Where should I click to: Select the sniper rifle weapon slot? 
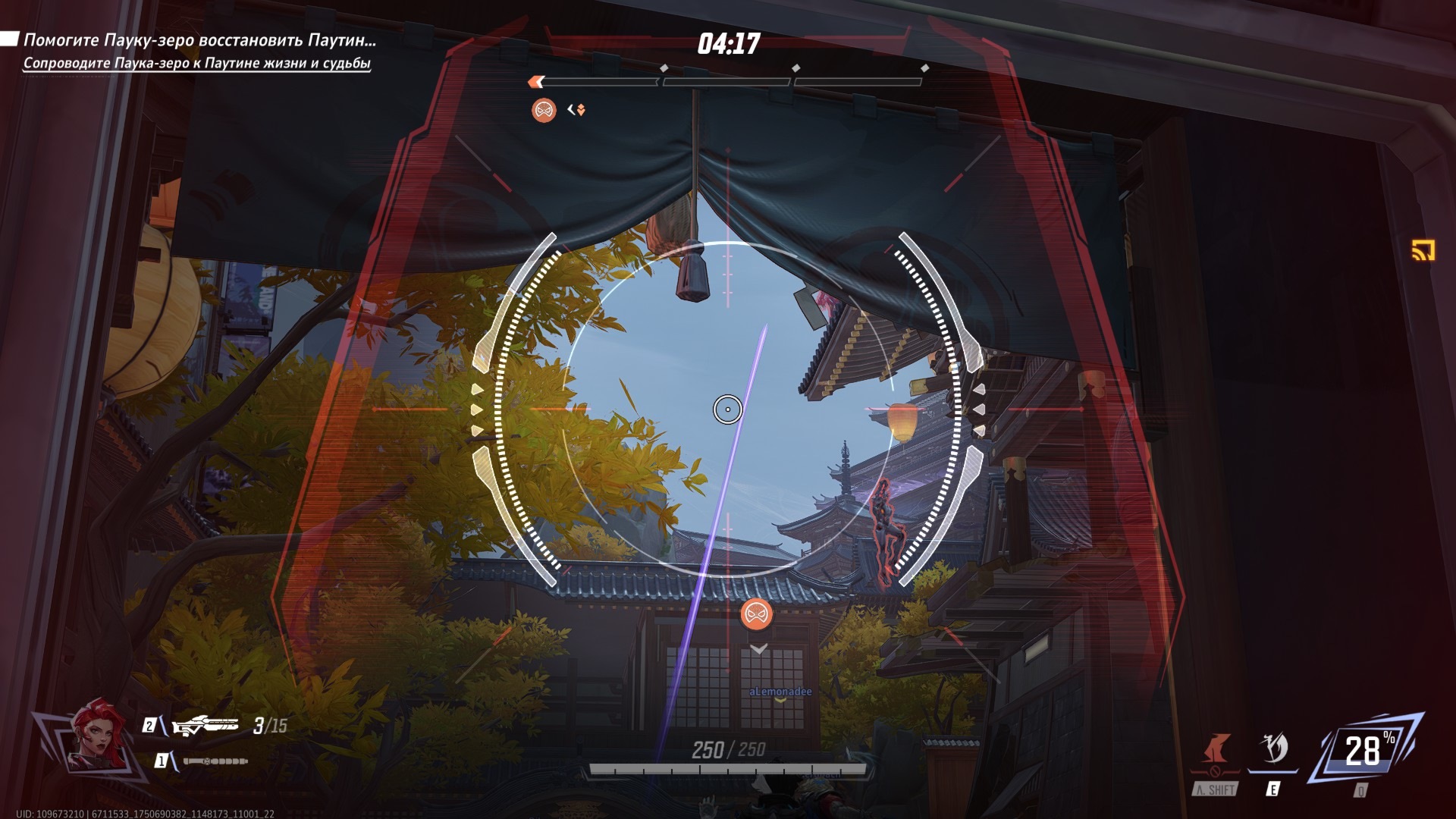coord(205,726)
